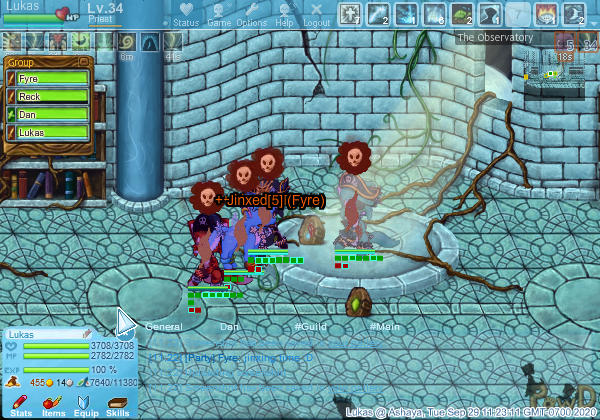Switch to the General chat tab
600x420 pixels.
point(163,327)
